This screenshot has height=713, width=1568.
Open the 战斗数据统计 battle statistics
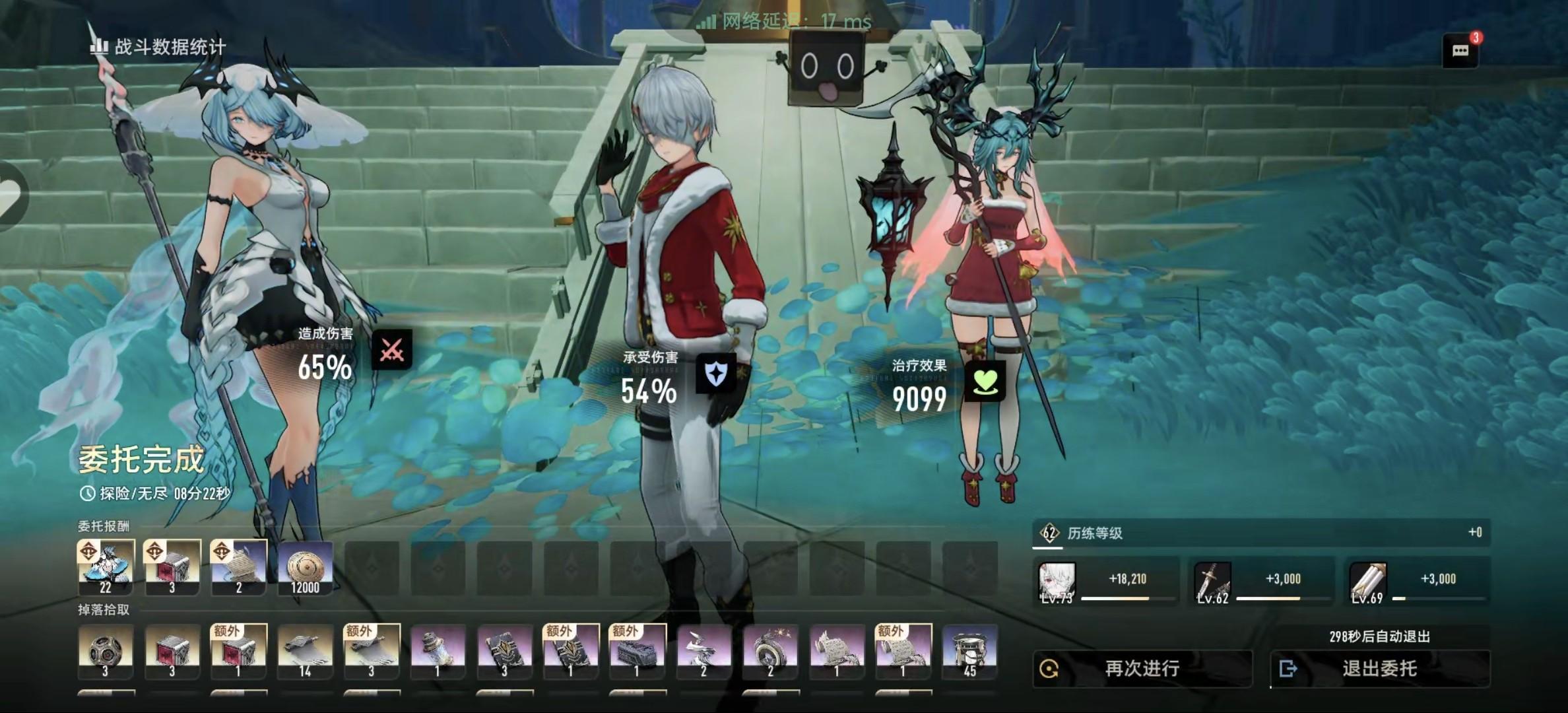[x=158, y=46]
